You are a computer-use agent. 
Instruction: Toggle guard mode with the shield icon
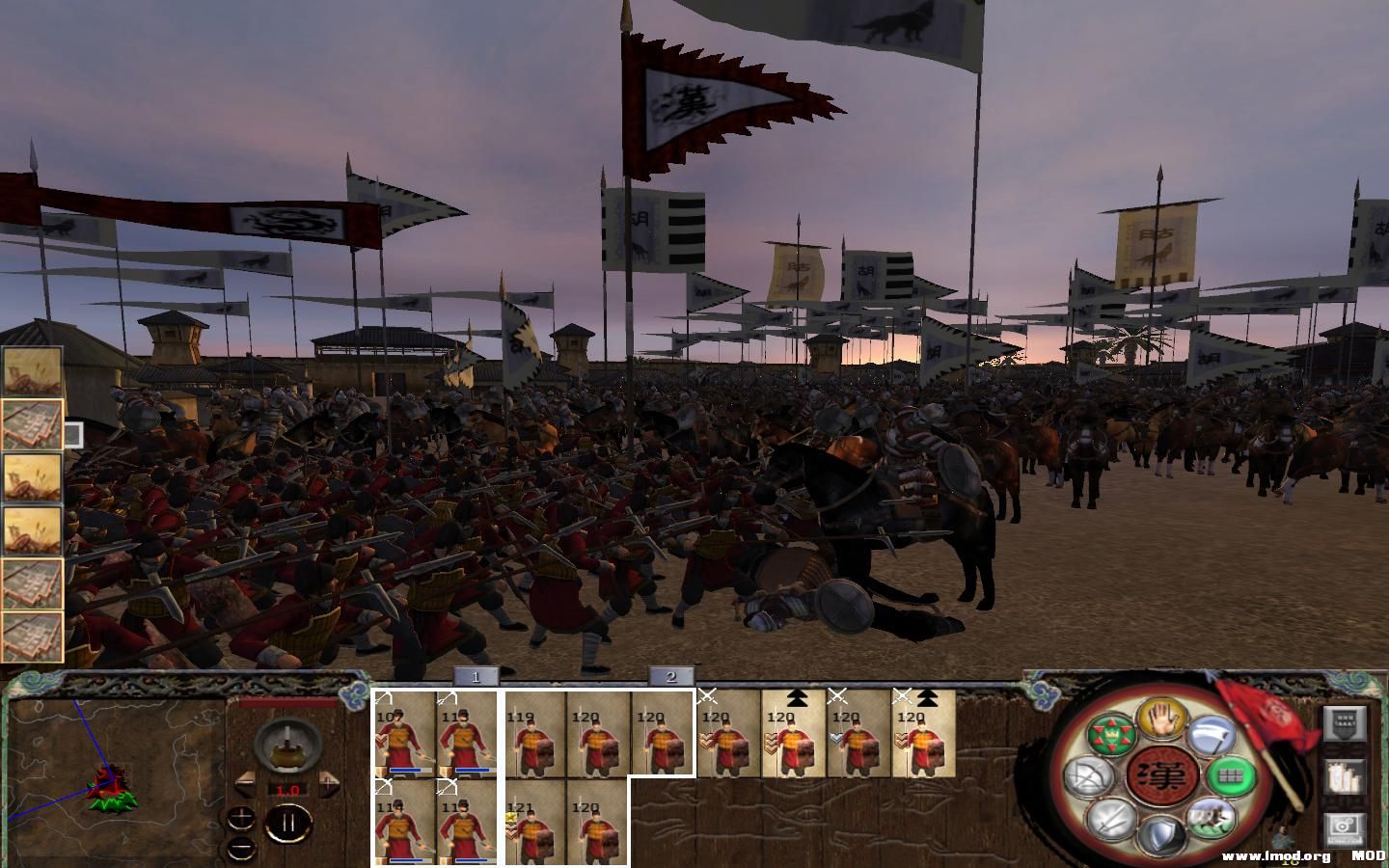coord(1162,831)
